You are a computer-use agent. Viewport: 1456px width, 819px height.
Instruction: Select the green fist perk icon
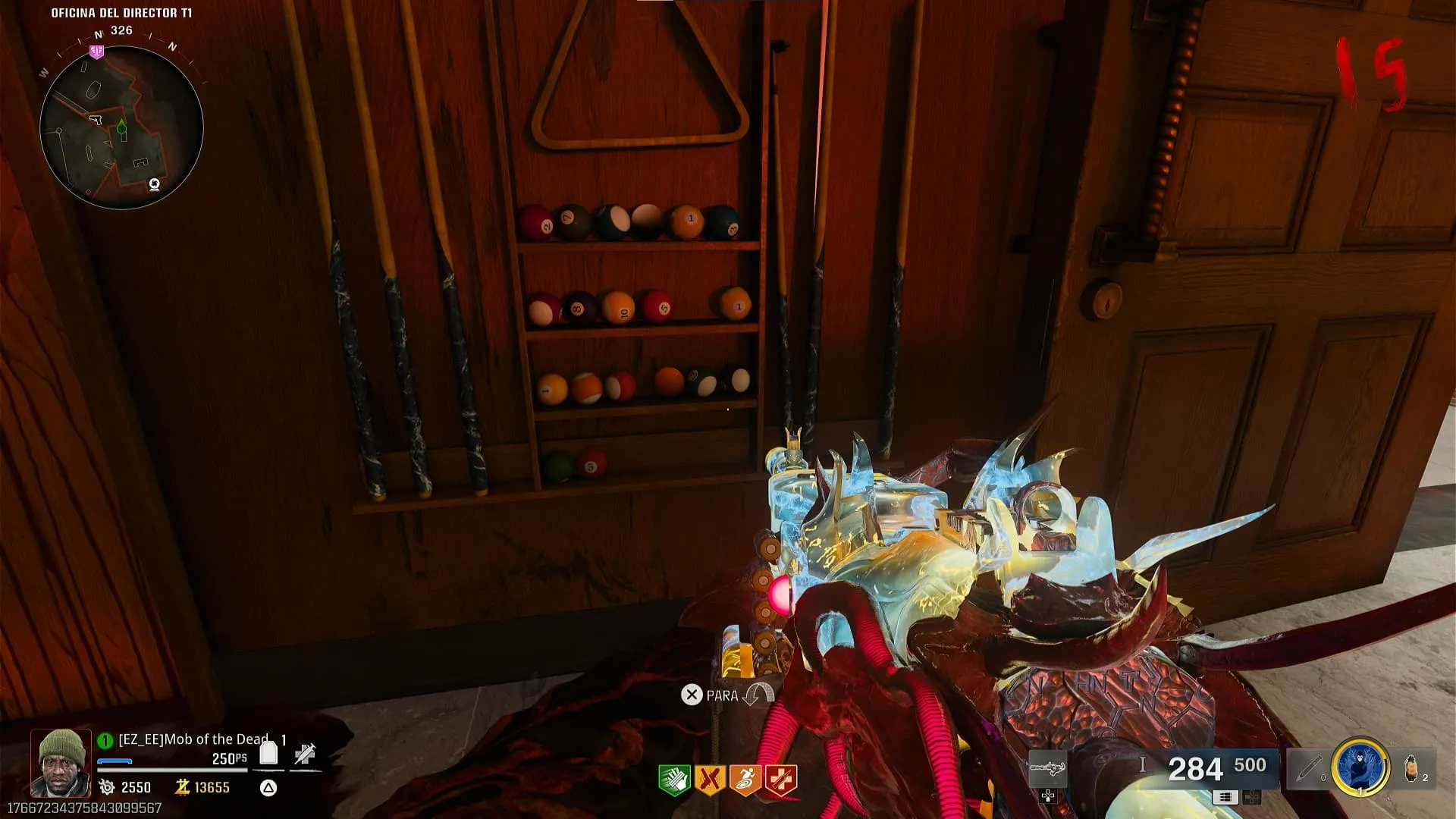pos(673,780)
